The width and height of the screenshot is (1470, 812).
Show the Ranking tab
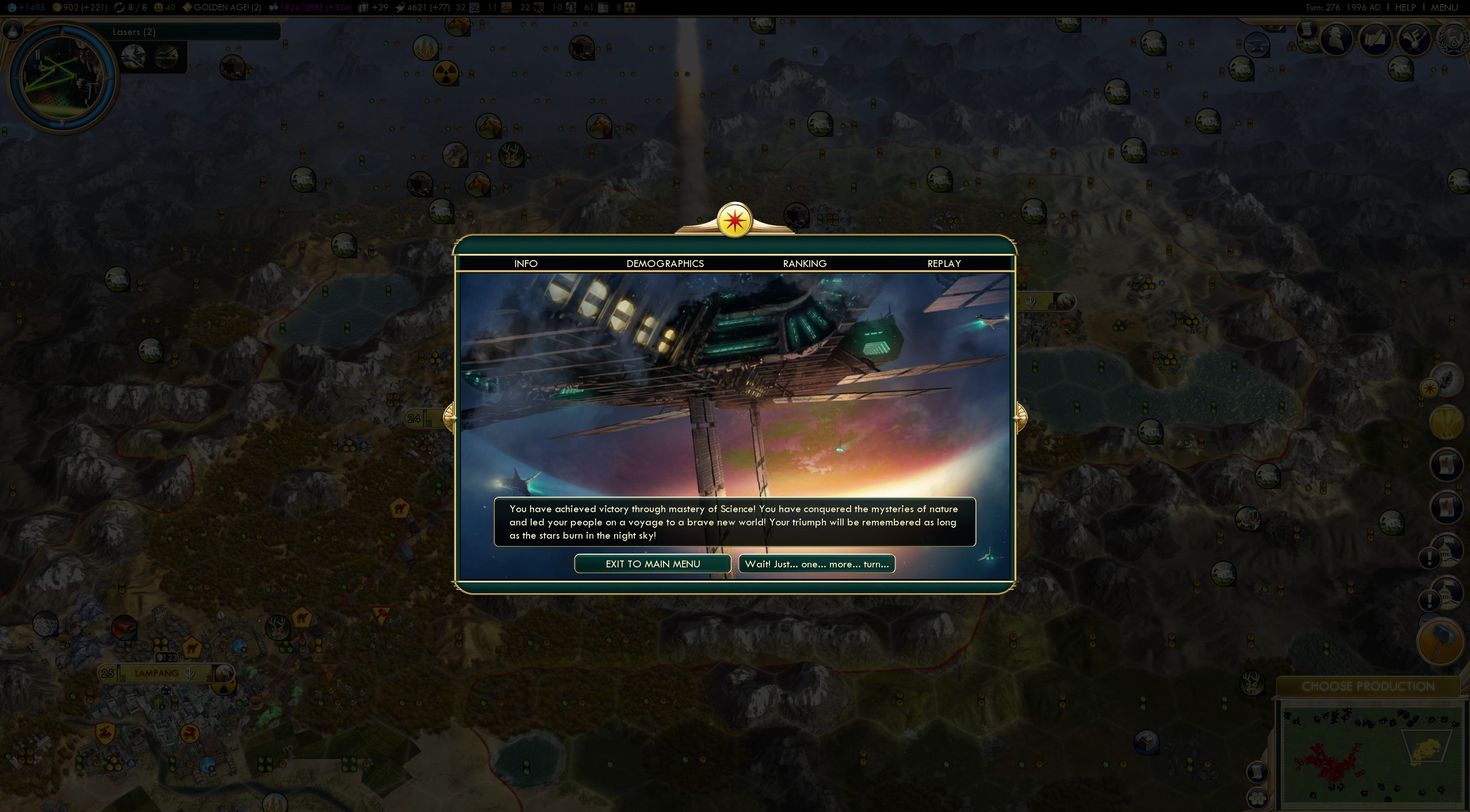804,264
